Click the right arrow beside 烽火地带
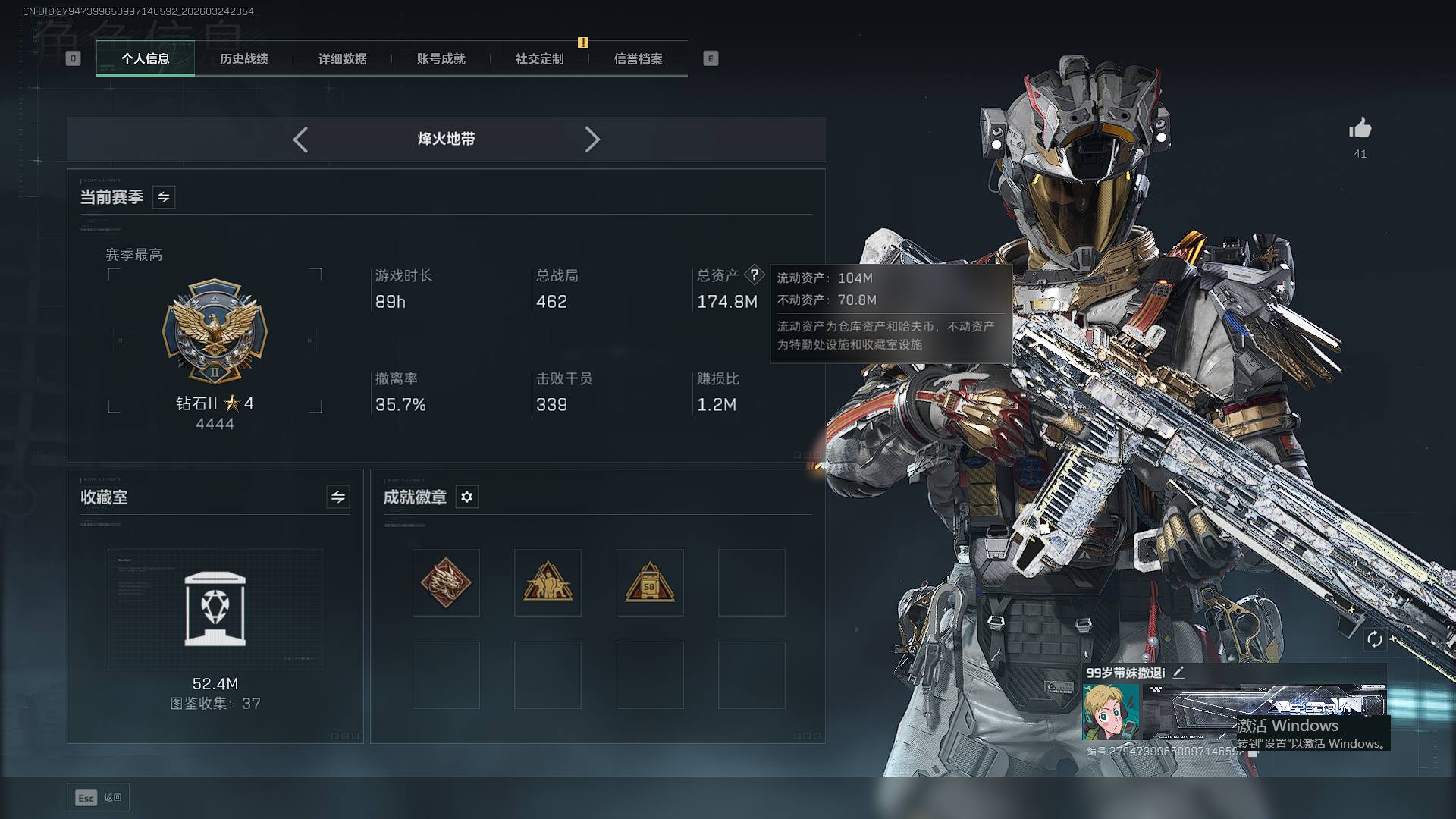Viewport: 1456px width, 819px height. pyautogui.click(x=592, y=140)
